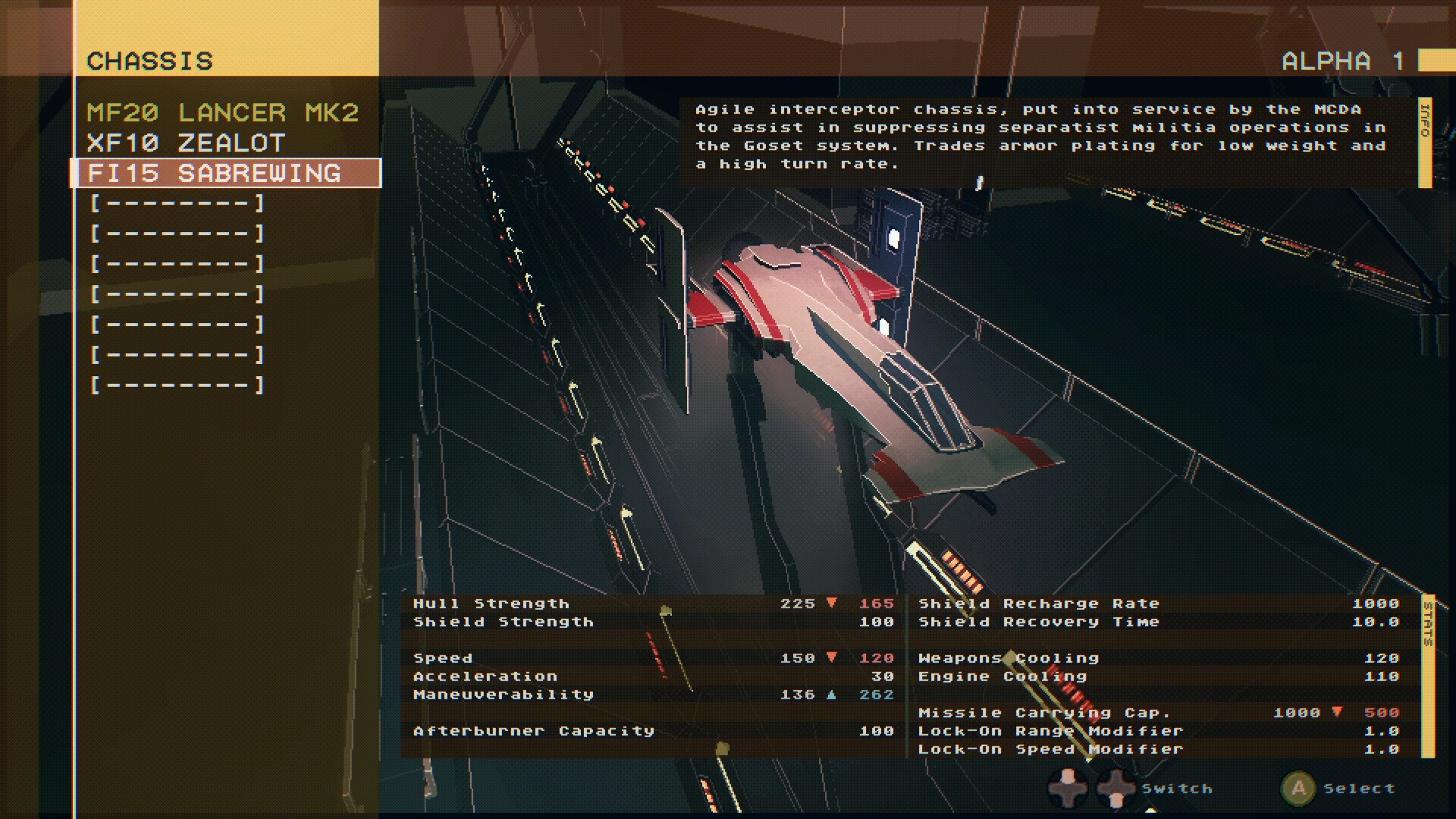Click the red arrow next to Missile Carrying Cap

click(x=1337, y=712)
